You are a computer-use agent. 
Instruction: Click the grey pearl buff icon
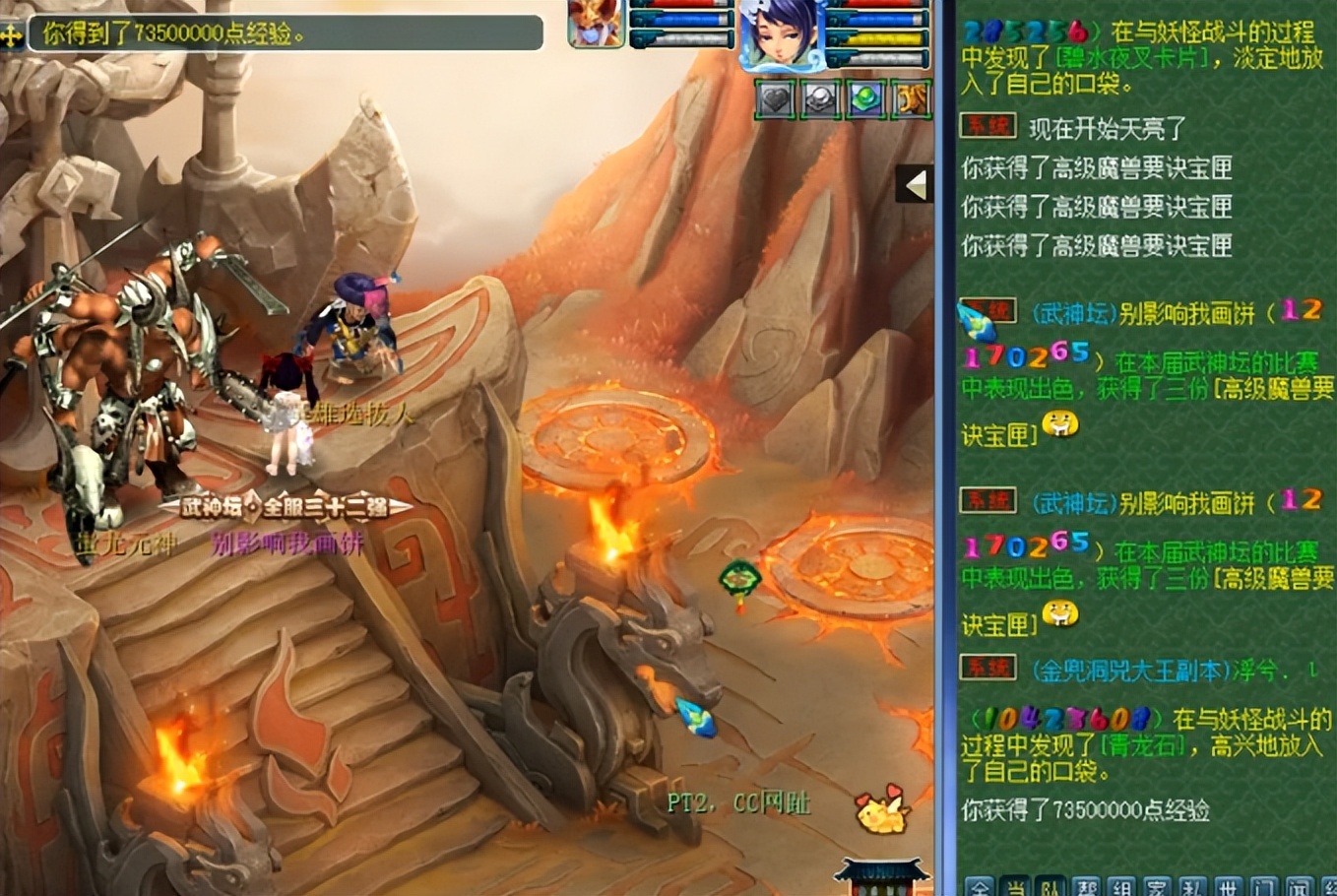point(820,99)
